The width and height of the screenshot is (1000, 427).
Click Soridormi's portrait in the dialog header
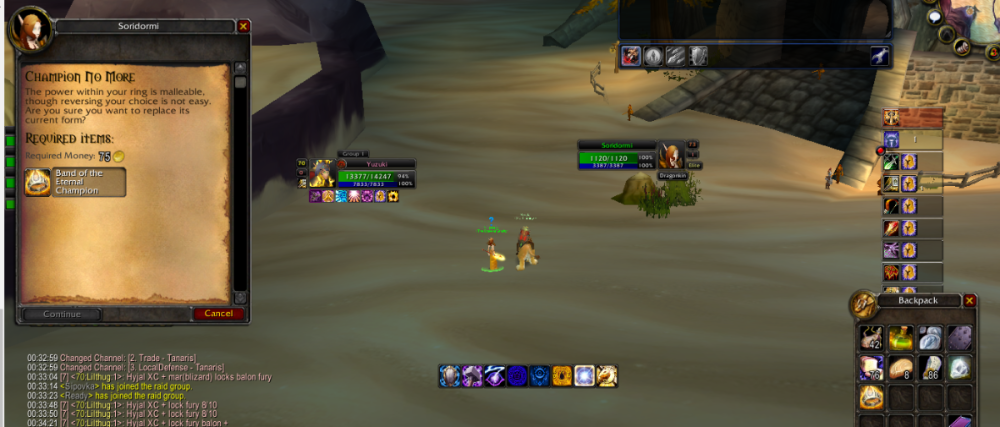28,30
